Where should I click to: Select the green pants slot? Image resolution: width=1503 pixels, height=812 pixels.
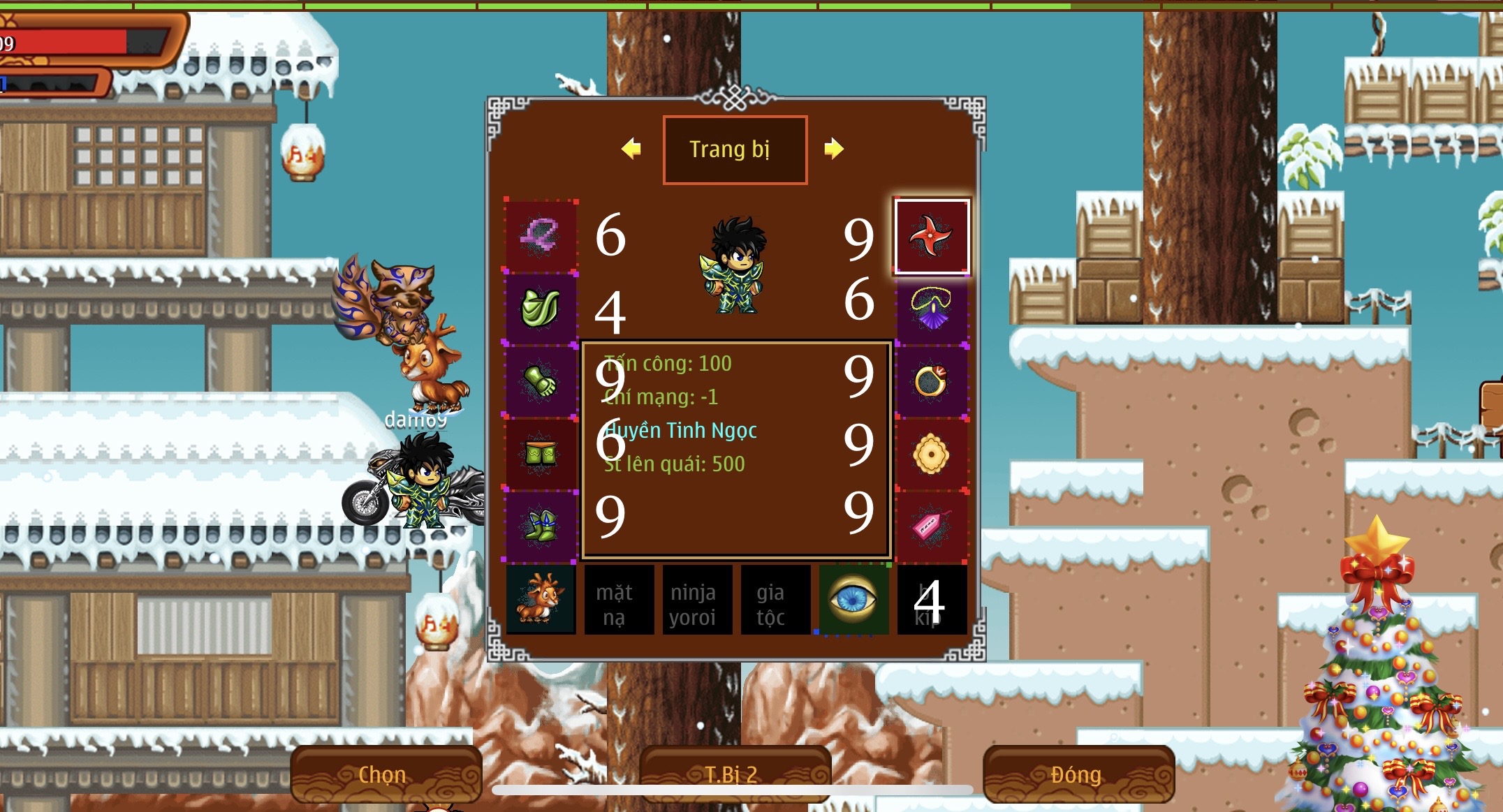tap(541, 455)
